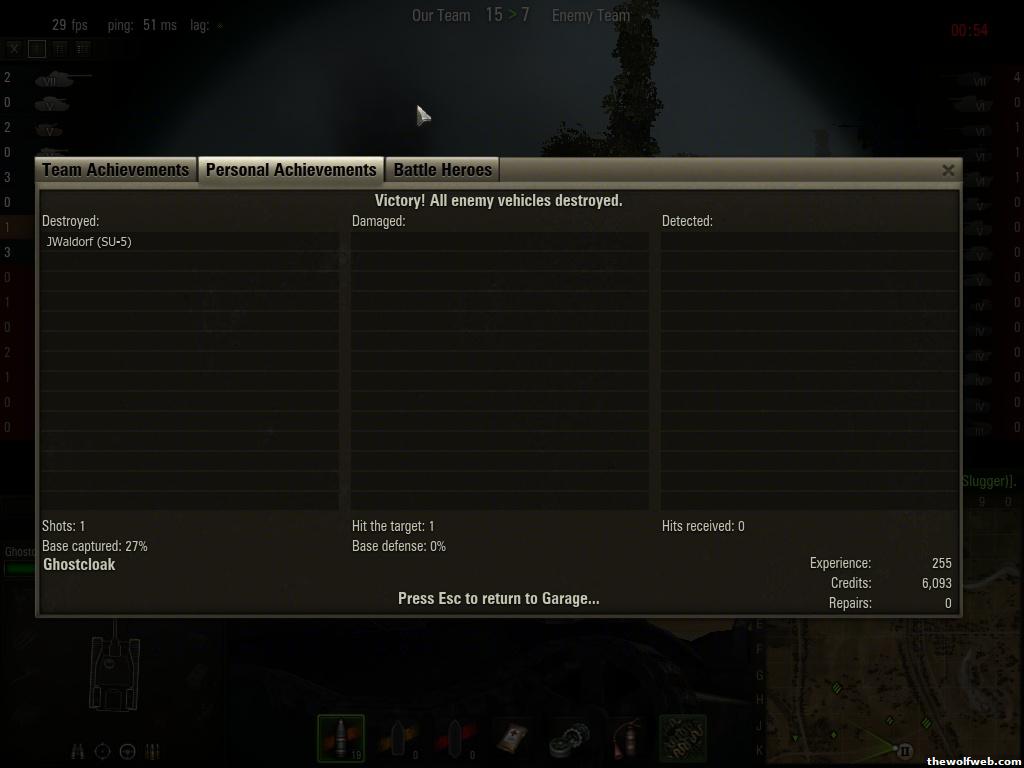The height and width of the screenshot is (768, 1024).
Task: Select the Personal Achievements tab
Action: point(291,170)
